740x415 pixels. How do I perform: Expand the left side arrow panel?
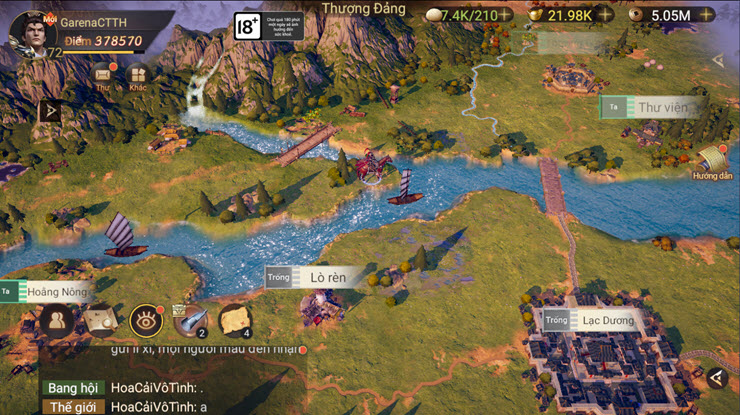coord(48,111)
